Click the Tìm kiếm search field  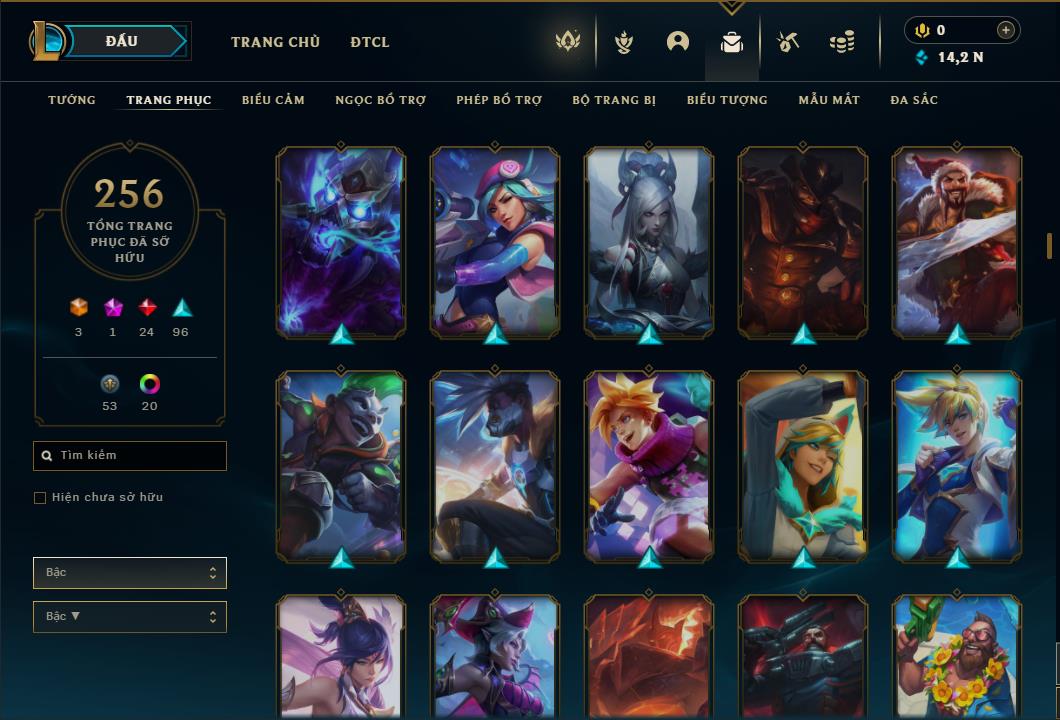coord(130,456)
